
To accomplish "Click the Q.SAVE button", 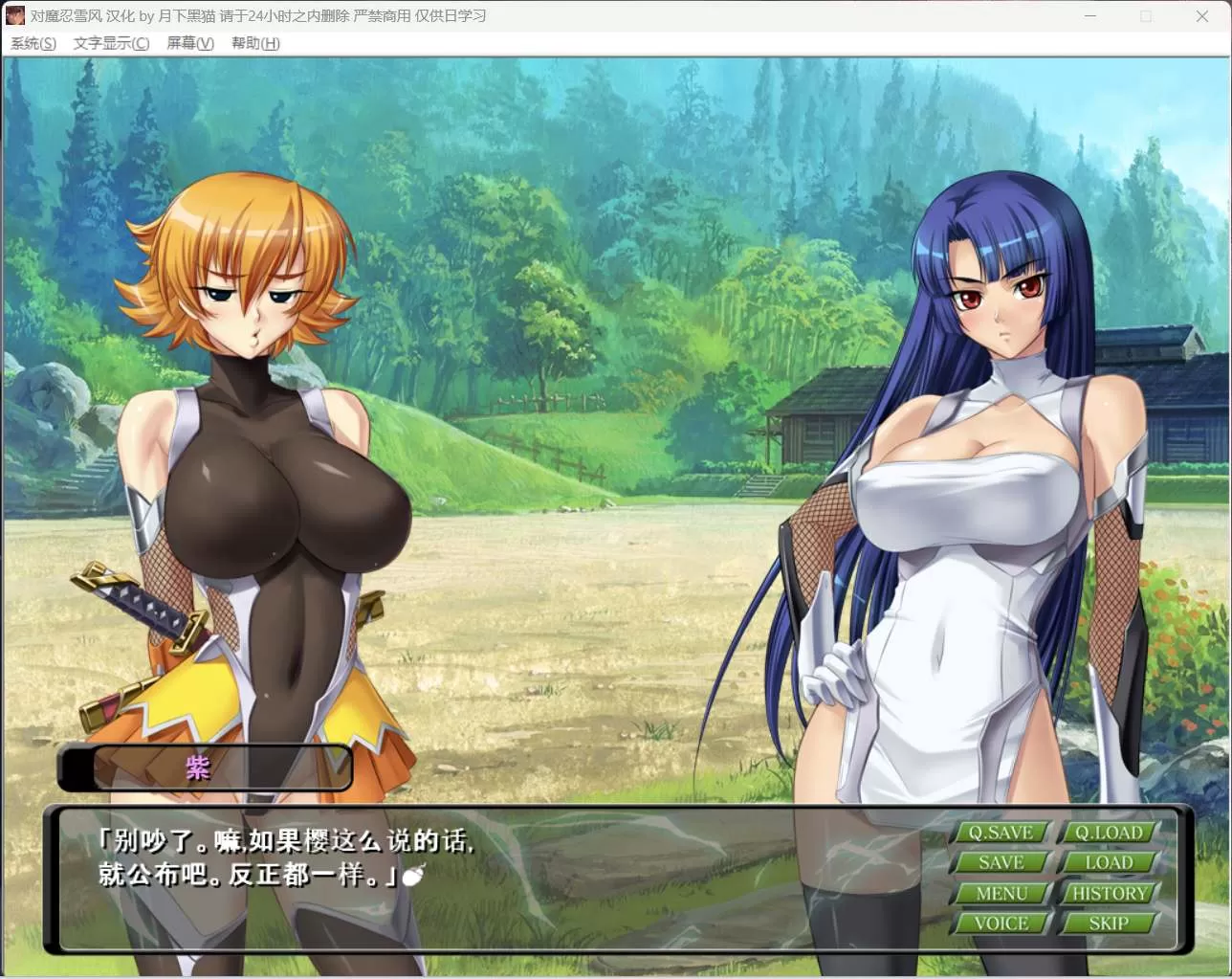I will 1001,832.
